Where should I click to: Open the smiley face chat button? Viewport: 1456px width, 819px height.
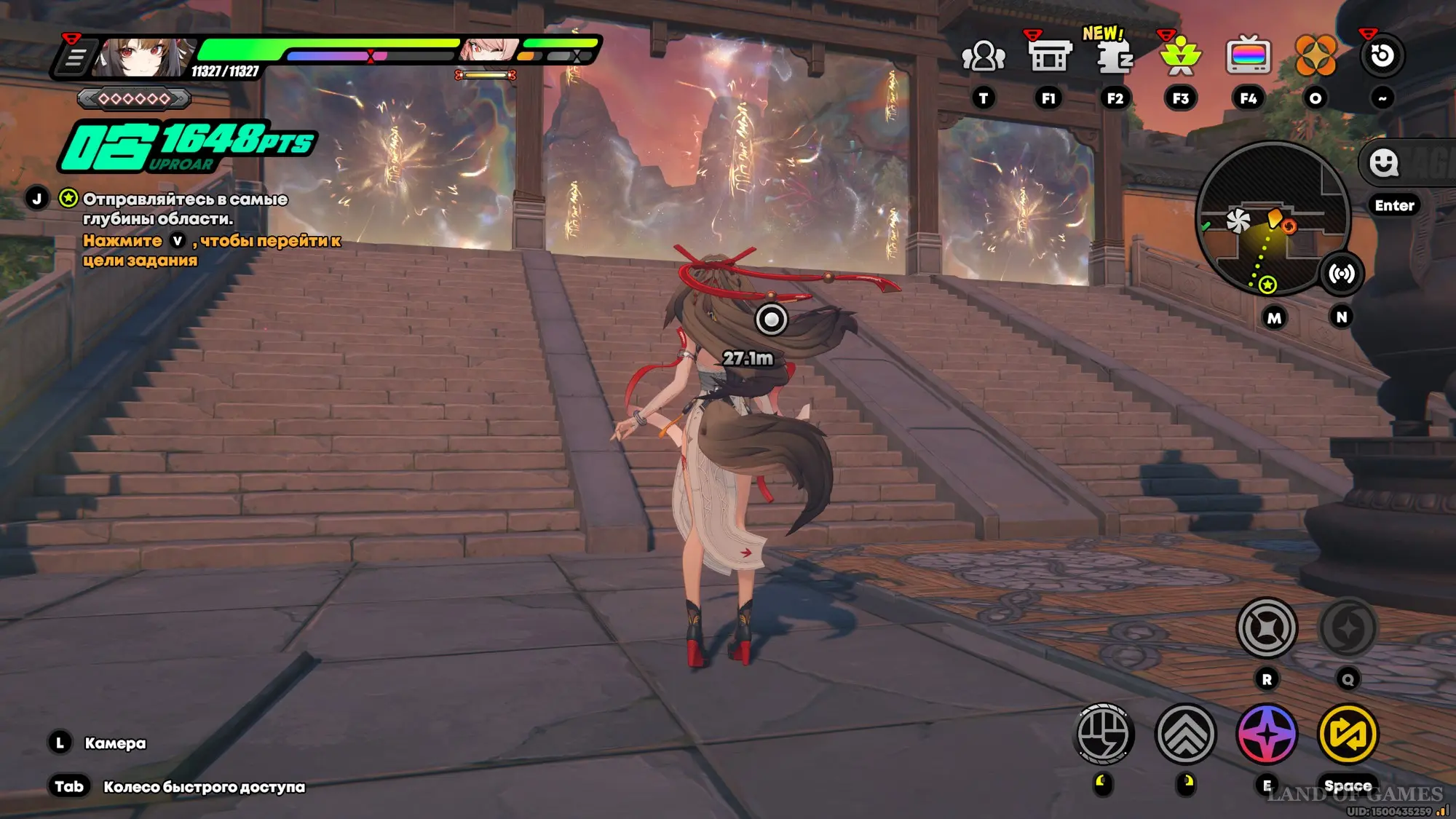(x=1383, y=163)
